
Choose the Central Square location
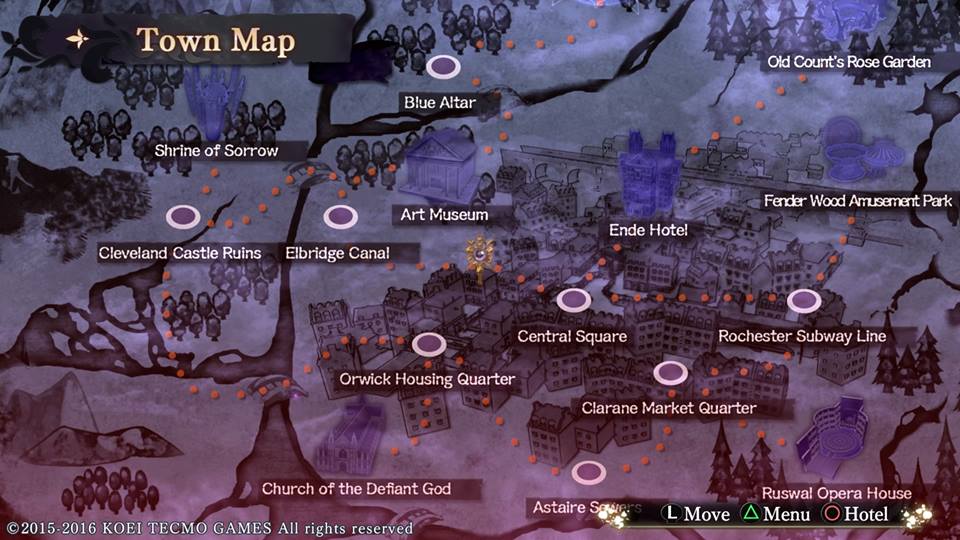pos(573,299)
